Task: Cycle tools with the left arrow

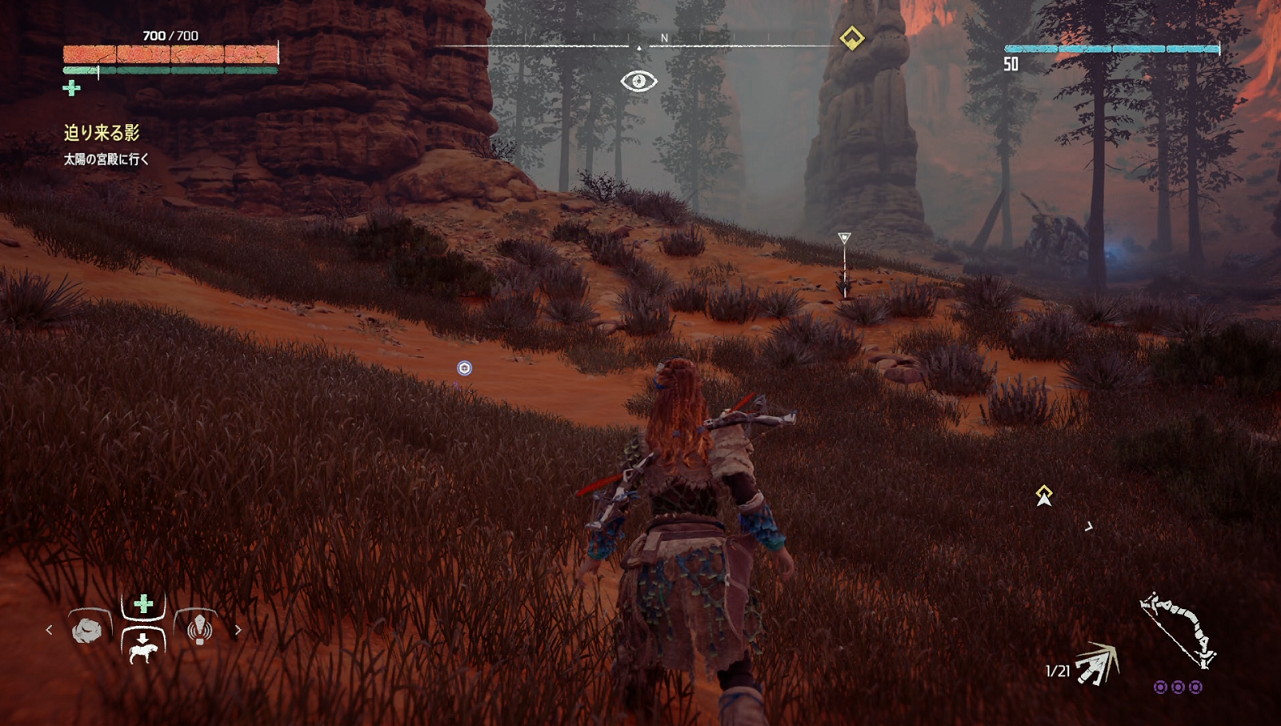Action: coord(49,630)
